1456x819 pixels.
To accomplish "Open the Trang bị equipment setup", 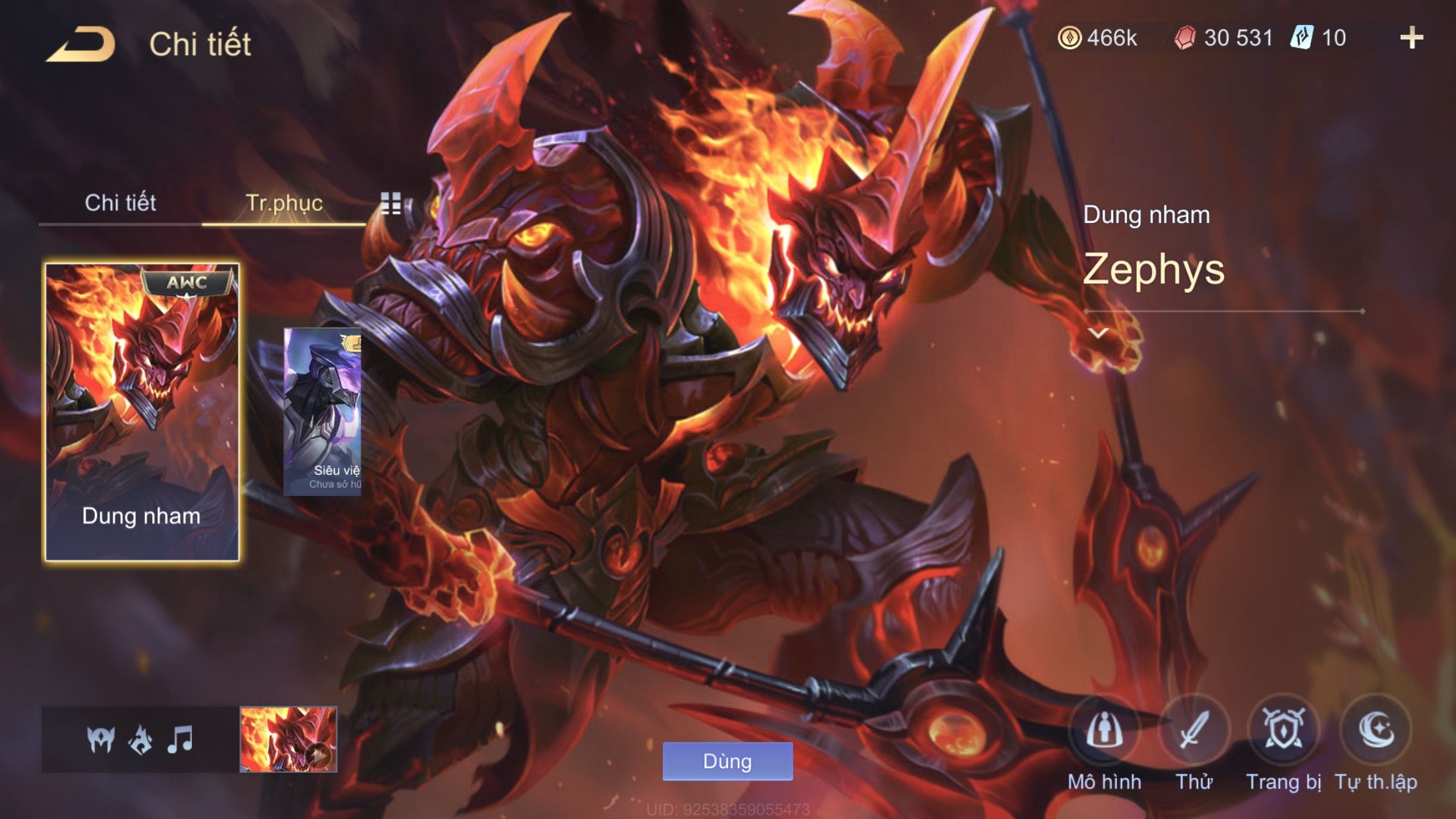I will [1283, 731].
